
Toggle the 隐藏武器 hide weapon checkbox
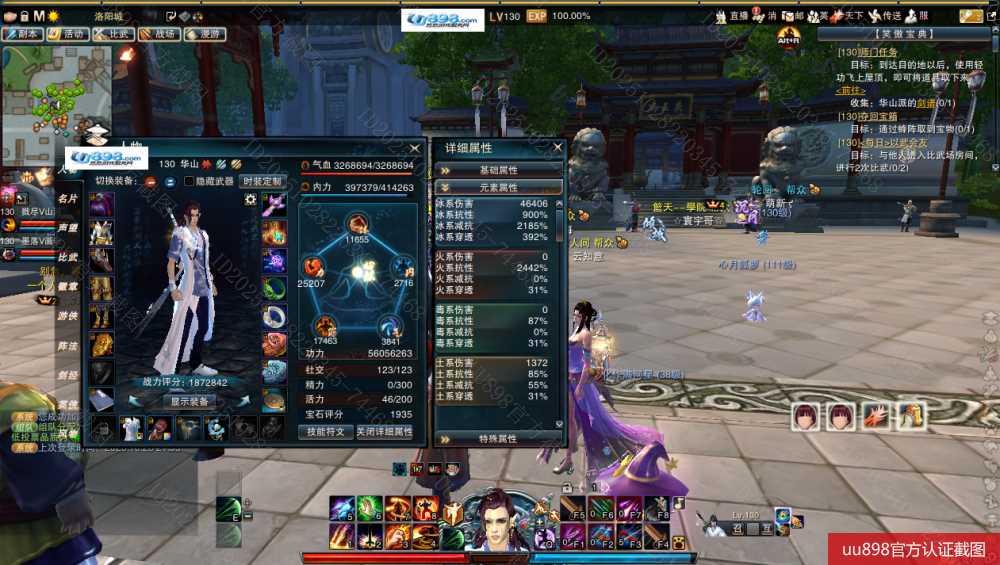pyautogui.click(x=190, y=181)
